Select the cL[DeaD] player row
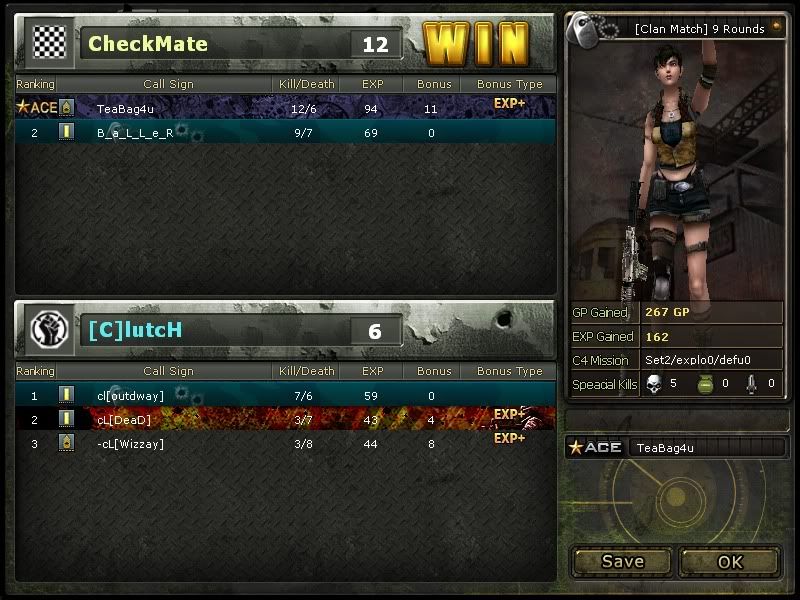The image size is (800, 600). tap(285, 419)
